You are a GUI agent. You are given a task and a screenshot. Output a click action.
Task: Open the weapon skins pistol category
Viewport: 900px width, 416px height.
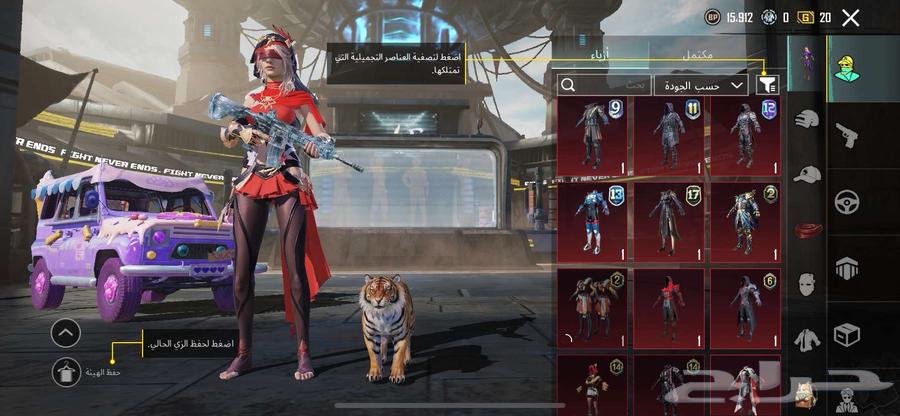tap(847, 135)
